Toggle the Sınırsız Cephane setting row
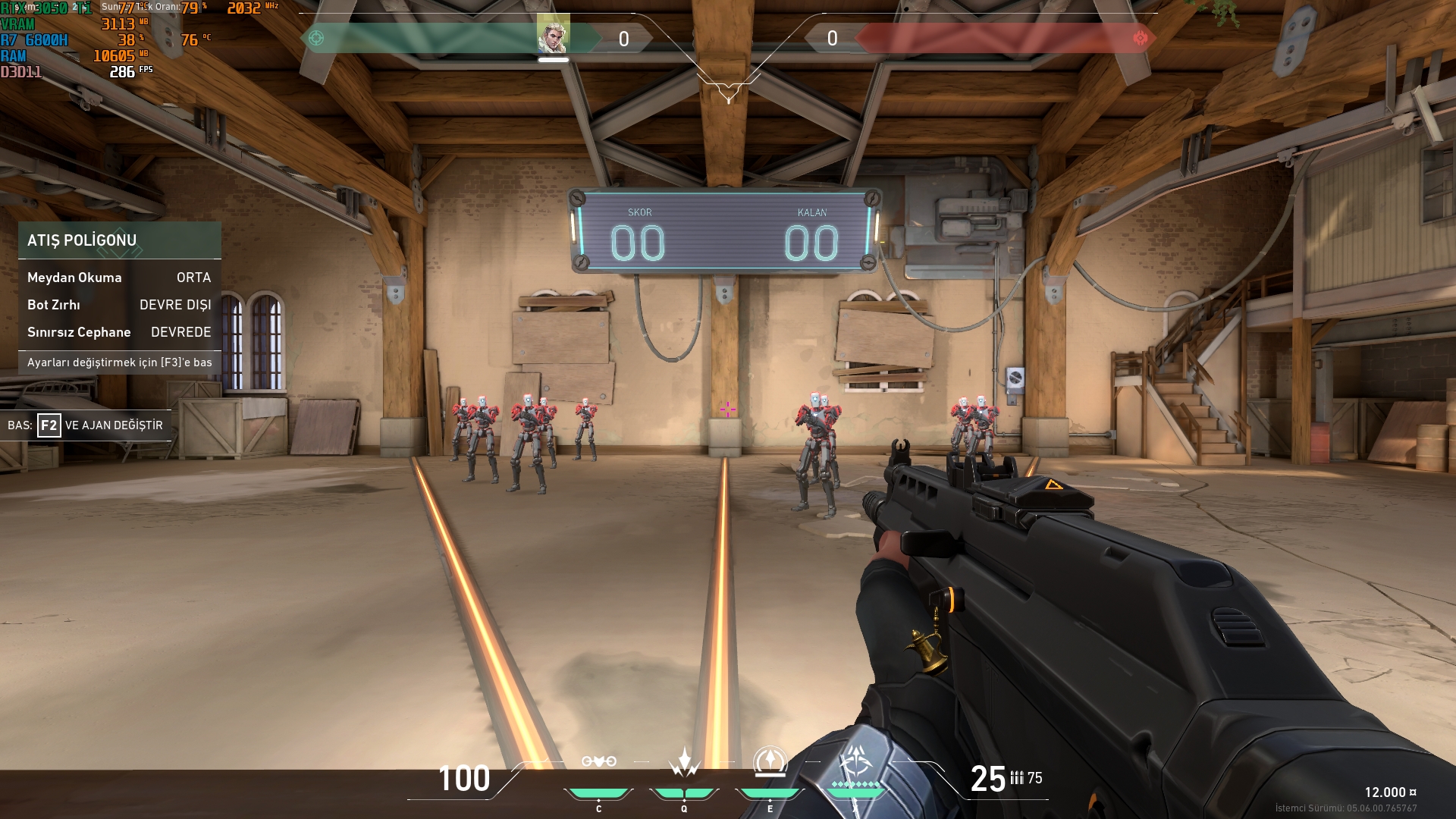 119,332
